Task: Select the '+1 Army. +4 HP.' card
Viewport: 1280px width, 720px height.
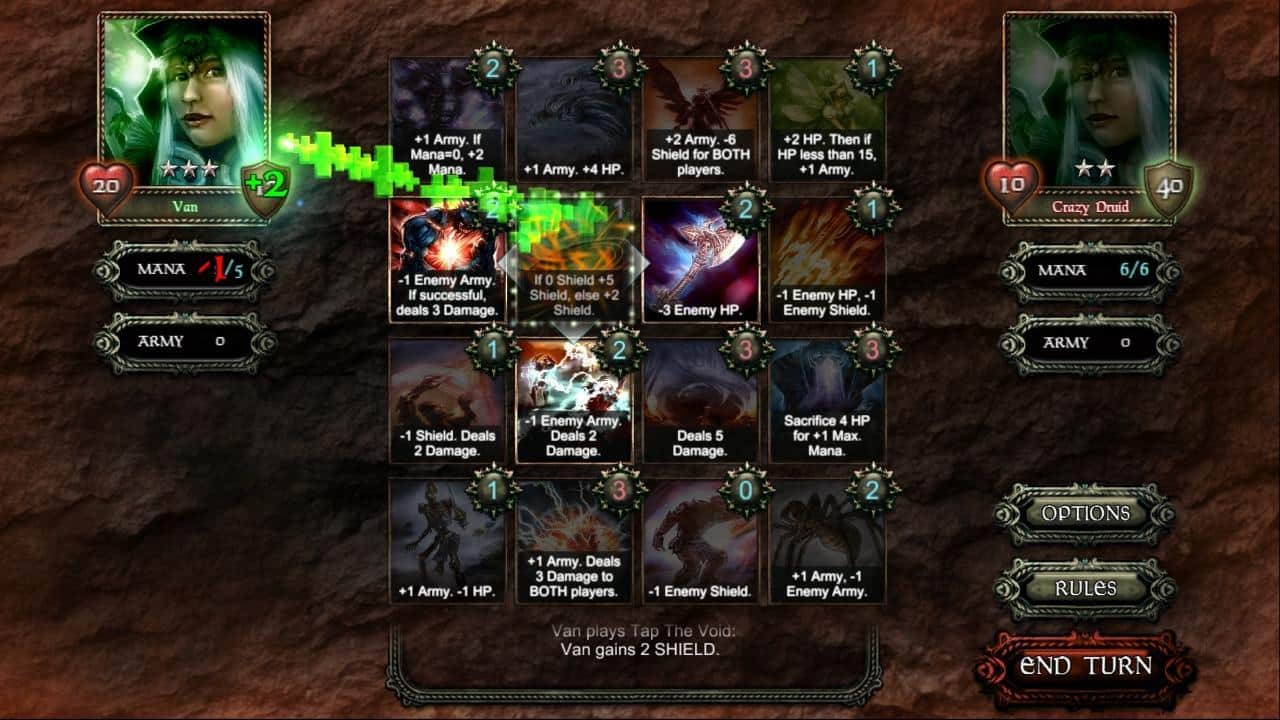Action: point(573,120)
